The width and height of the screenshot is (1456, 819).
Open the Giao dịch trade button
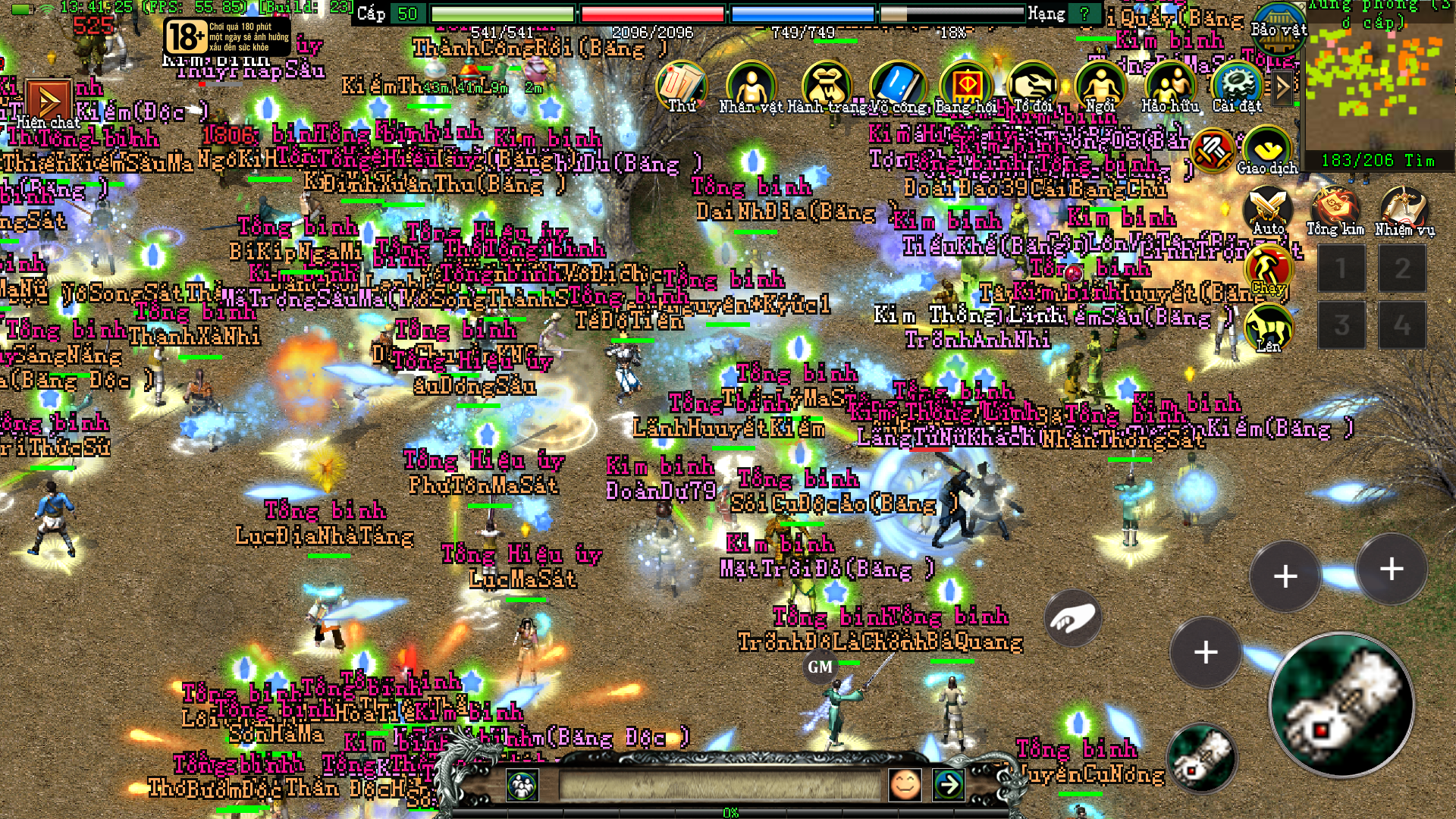[x=1266, y=150]
